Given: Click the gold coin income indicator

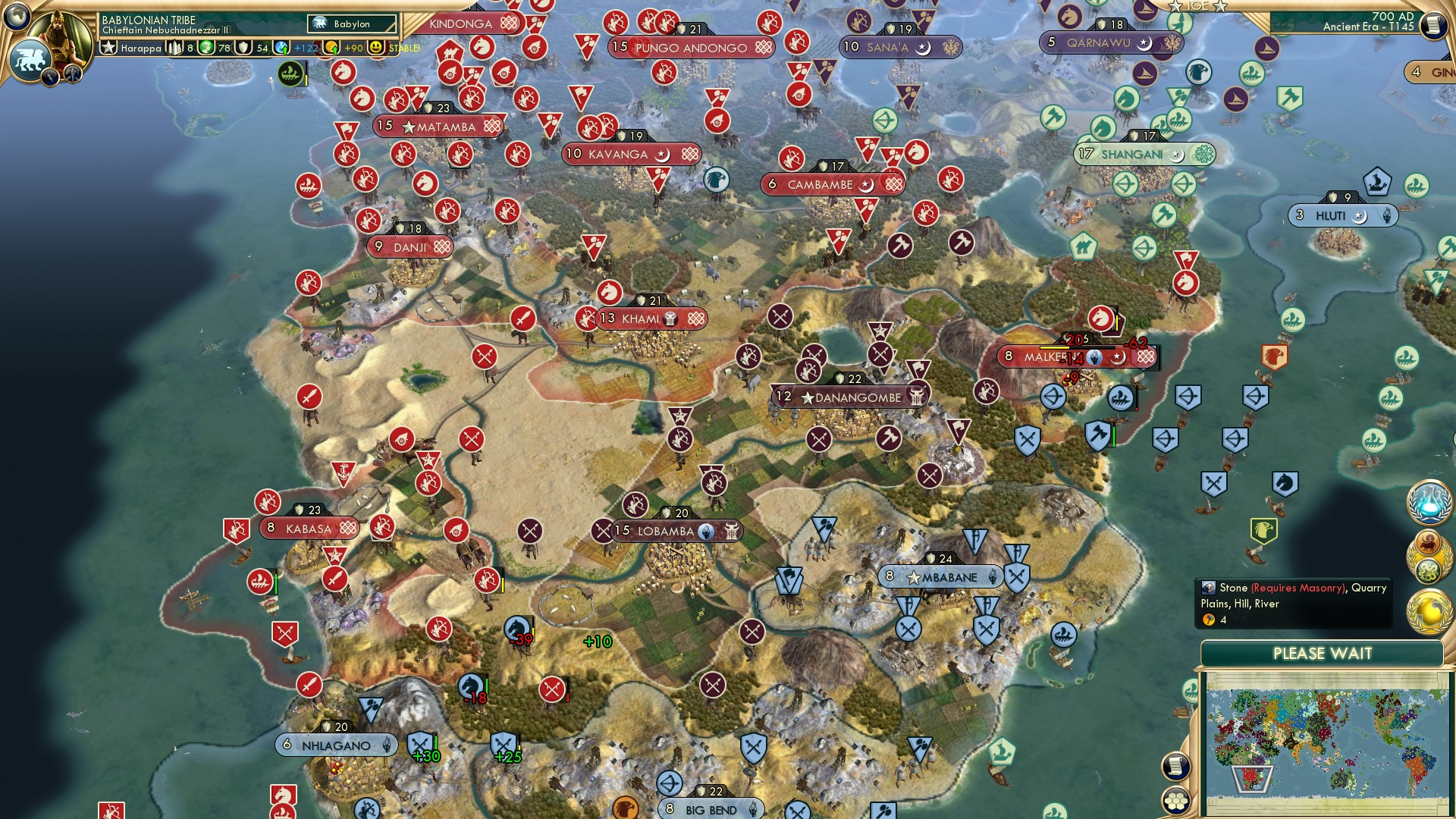Looking at the screenshot, I should (331, 46).
